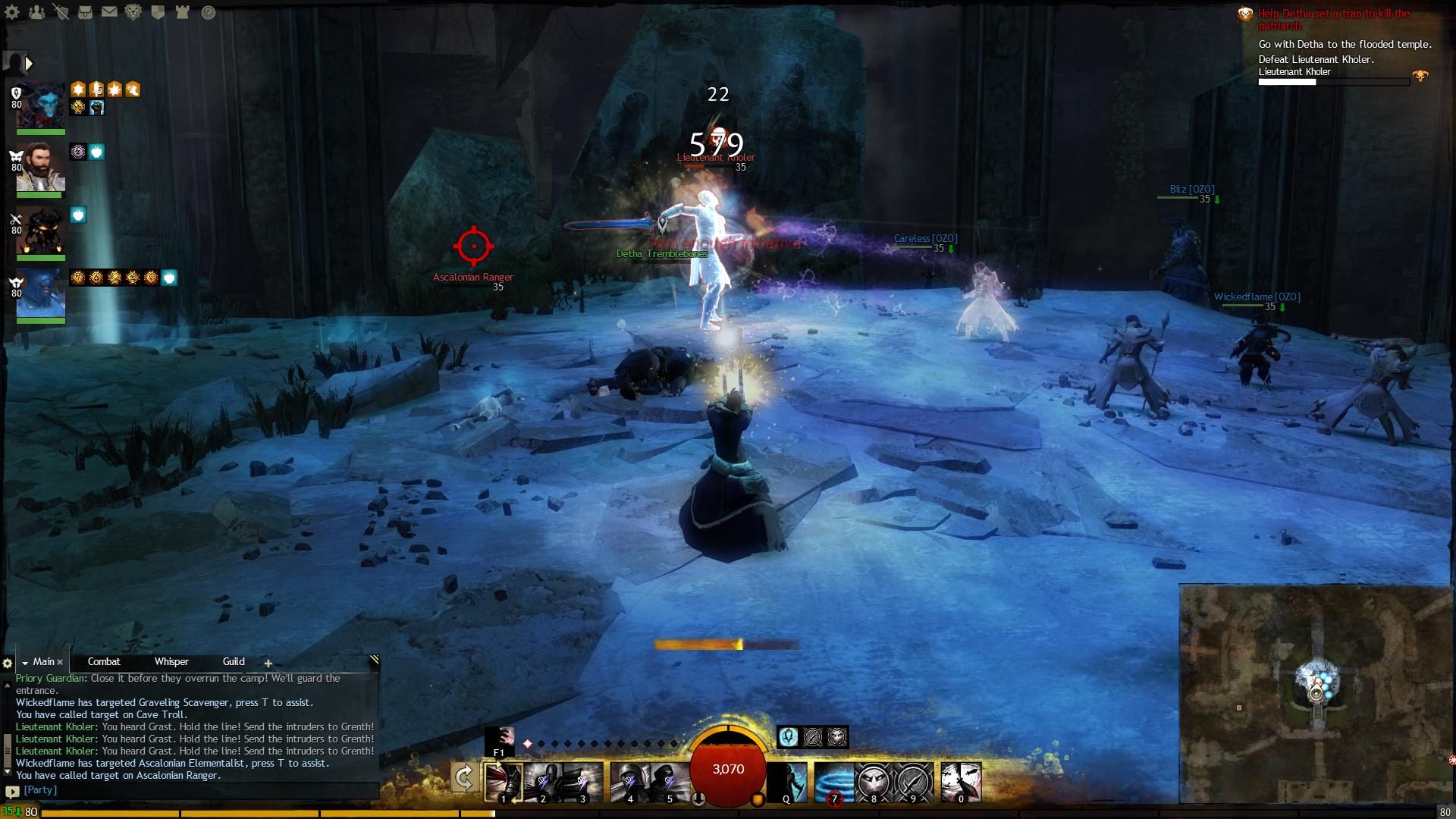The width and height of the screenshot is (1456, 819).
Task: Open the mail envelope icon
Action: point(109,12)
